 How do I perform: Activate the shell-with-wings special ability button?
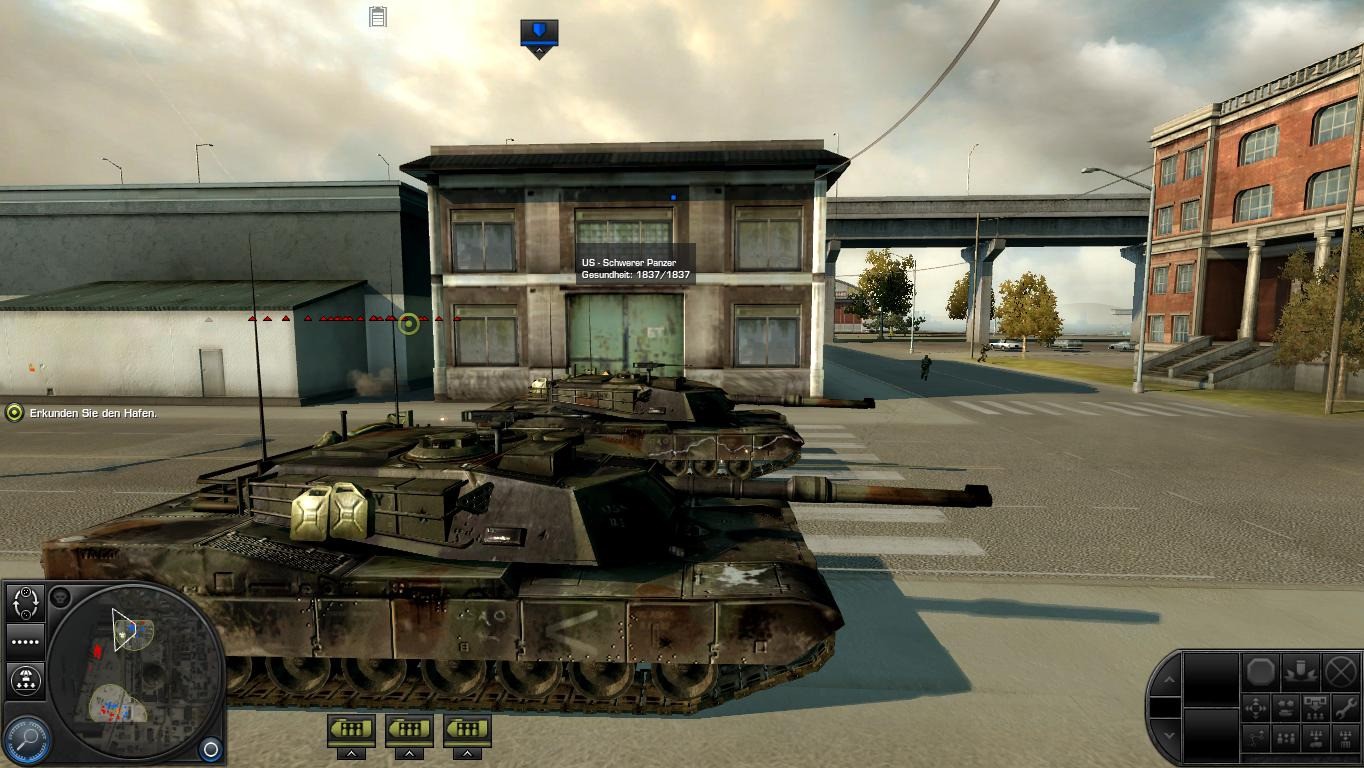coord(1300,671)
